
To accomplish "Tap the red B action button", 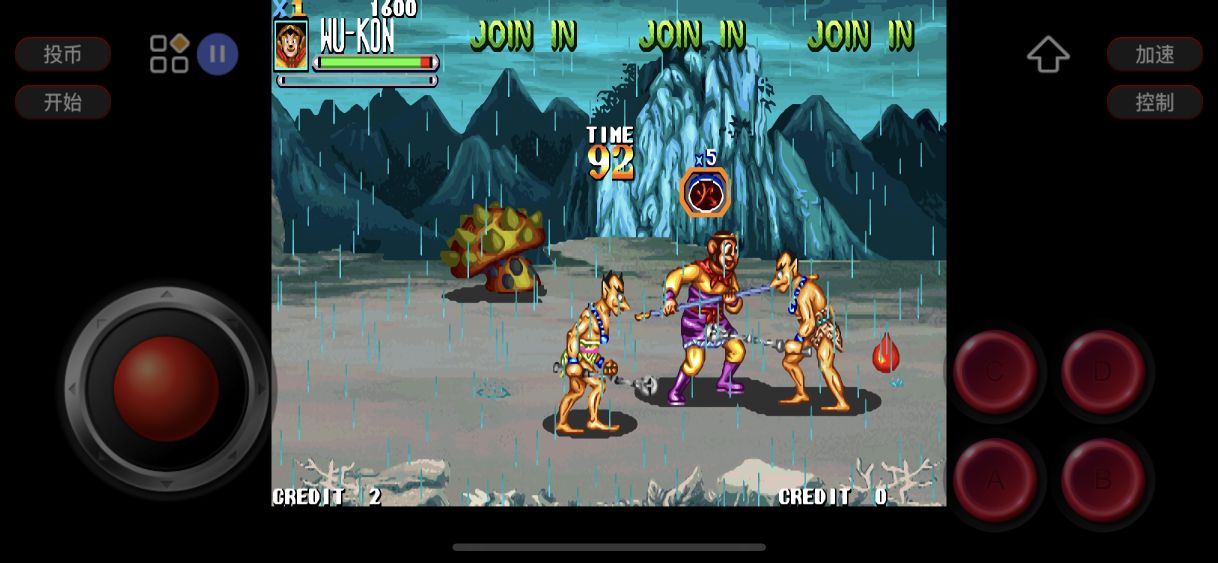I will click(x=1102, y=480).
